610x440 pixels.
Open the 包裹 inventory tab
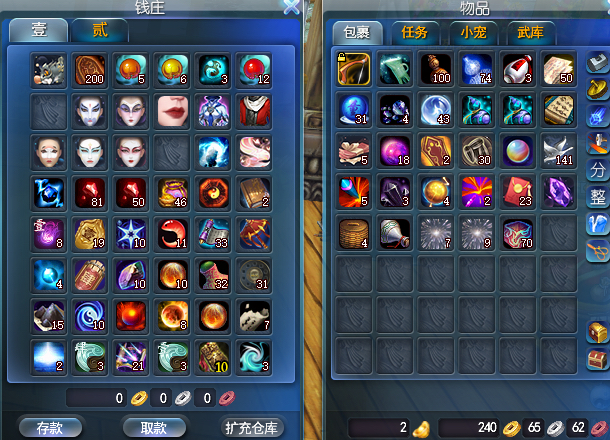pyautogui.click(x=357, y=33)
